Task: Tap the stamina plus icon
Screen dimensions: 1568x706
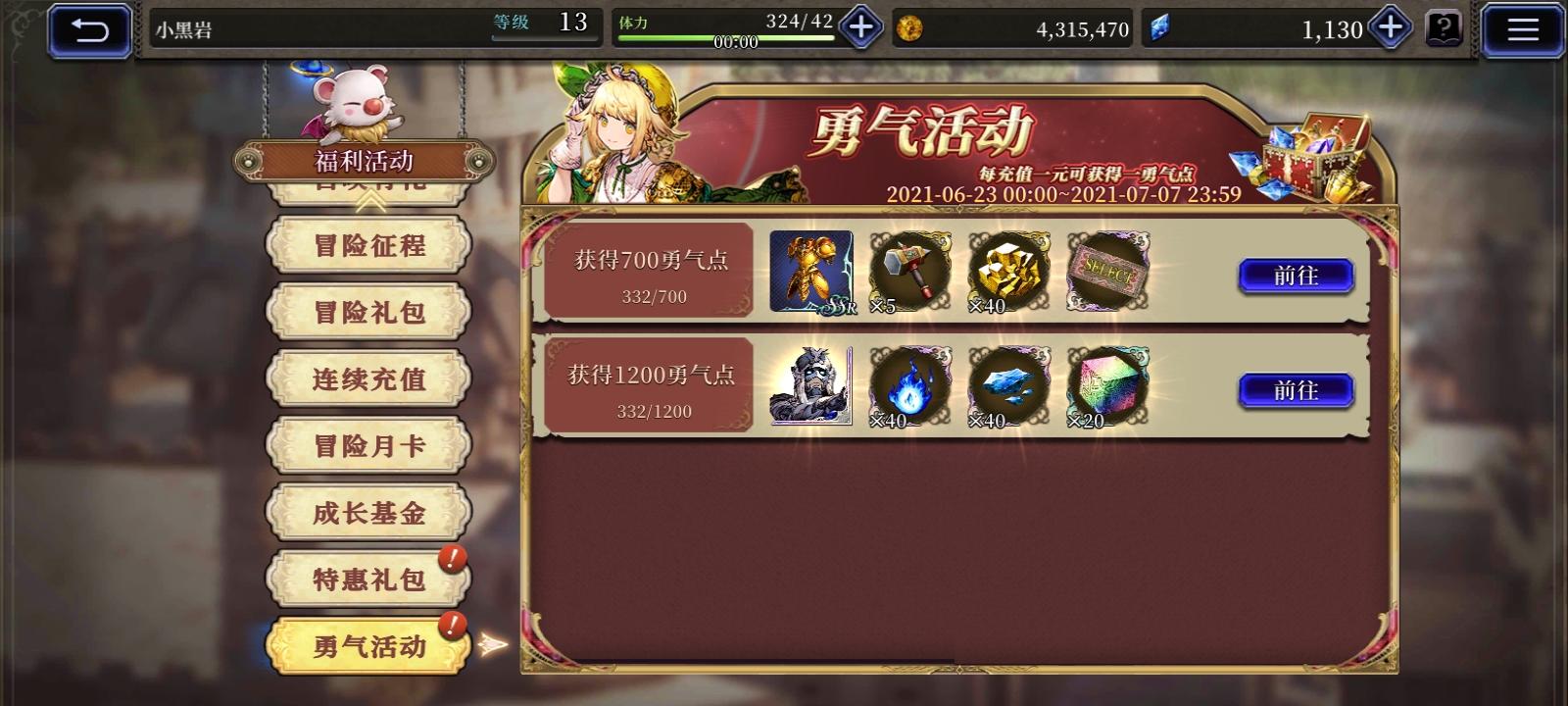Action: (x=860, y=28)
